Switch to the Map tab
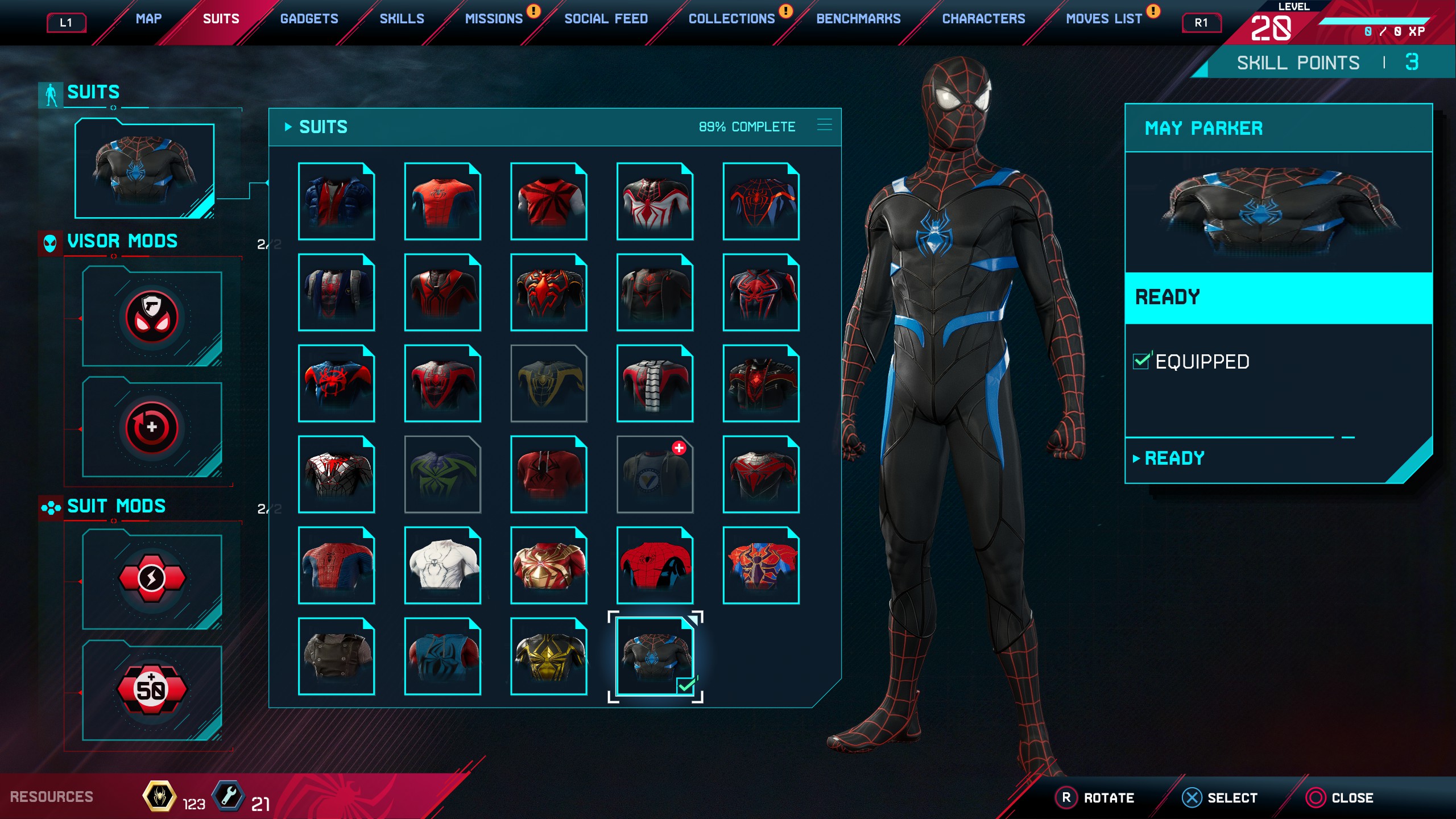This screenshot has height=819, width=1456. coord(148,19)
